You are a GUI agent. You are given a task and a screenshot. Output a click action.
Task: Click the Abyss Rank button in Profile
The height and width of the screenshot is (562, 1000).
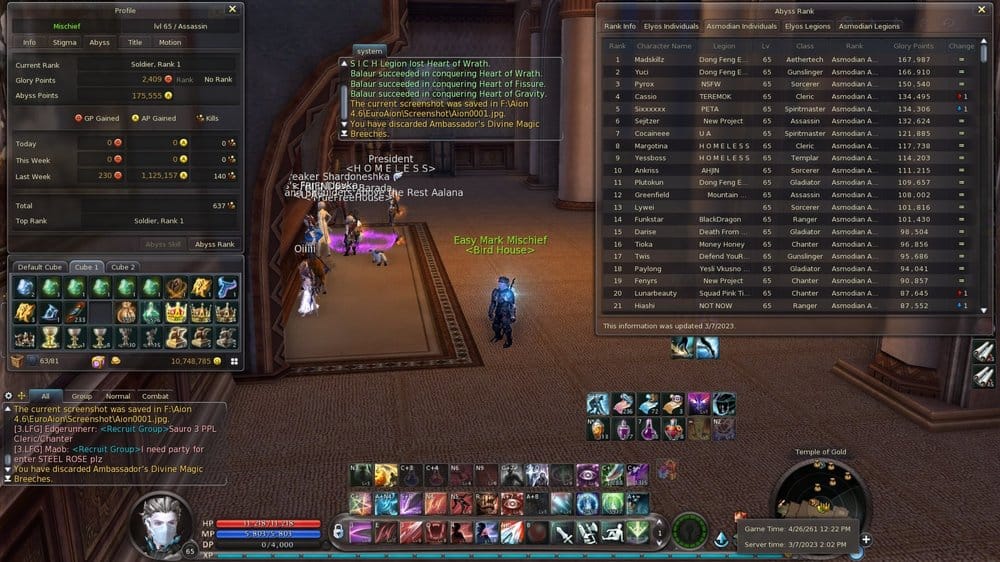coord(215,244)
